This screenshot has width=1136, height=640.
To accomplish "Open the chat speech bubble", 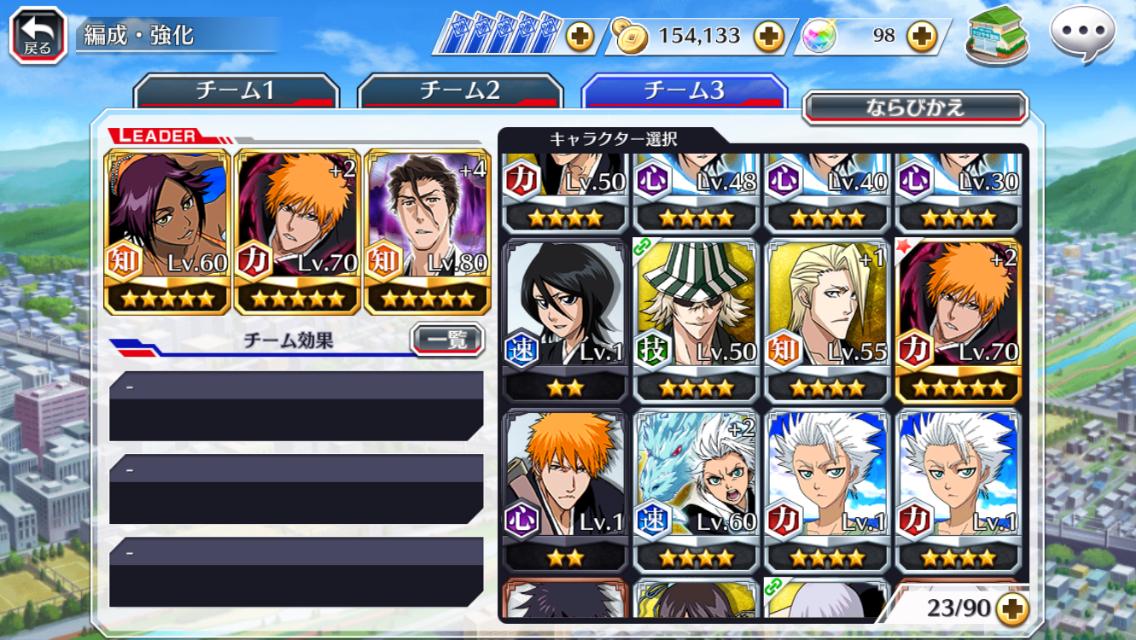I will pos(1081,35).
